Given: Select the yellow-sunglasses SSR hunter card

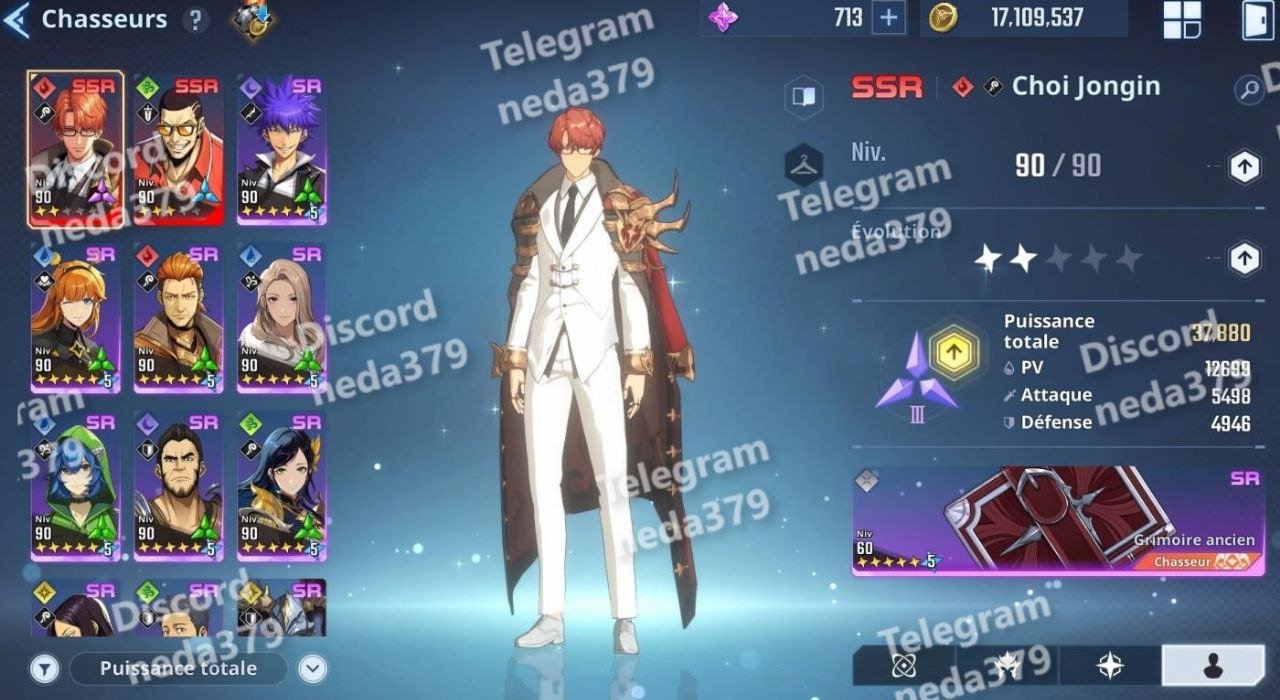Looking at the screenshot, I should point(179,150).
